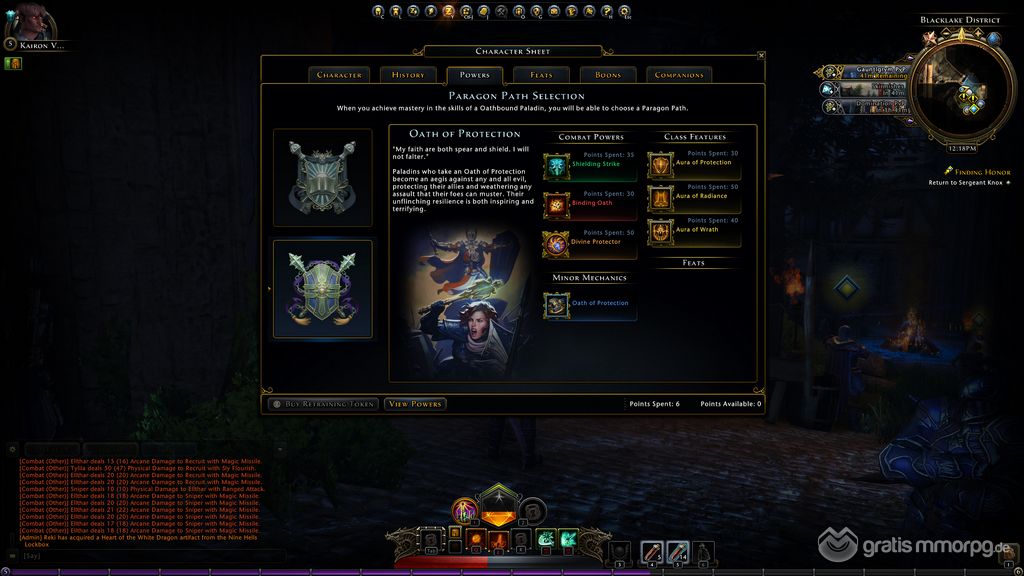The height and width of the screenshot is (576, 1024).
Task: Click the View Powers button
Action: tap(415, 404)
